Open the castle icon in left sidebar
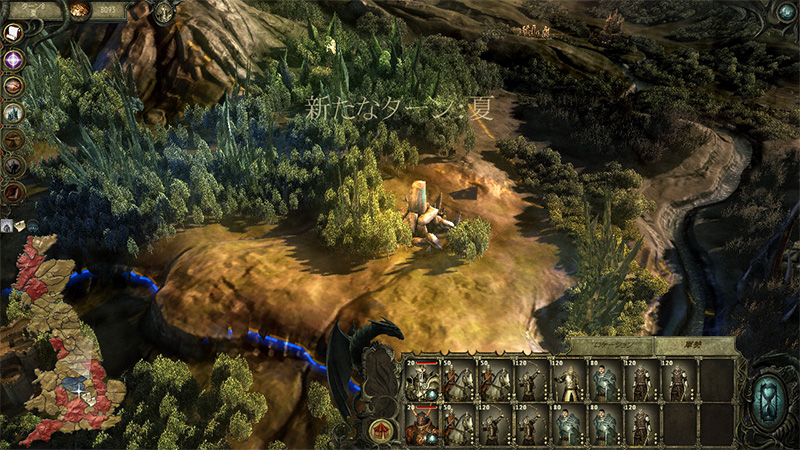Image resolution: width=800 pixels, height=450 pixels. tap(14, 112)
